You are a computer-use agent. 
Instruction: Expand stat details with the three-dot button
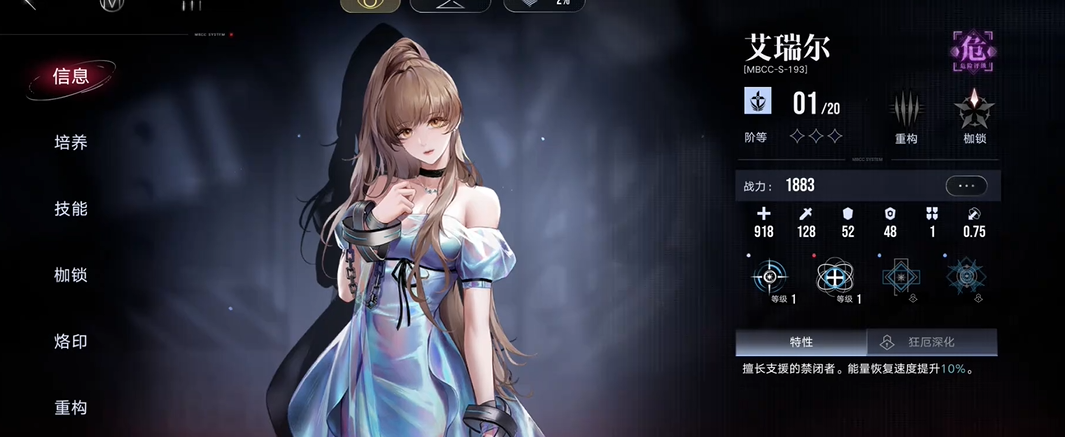pos(966,185)
